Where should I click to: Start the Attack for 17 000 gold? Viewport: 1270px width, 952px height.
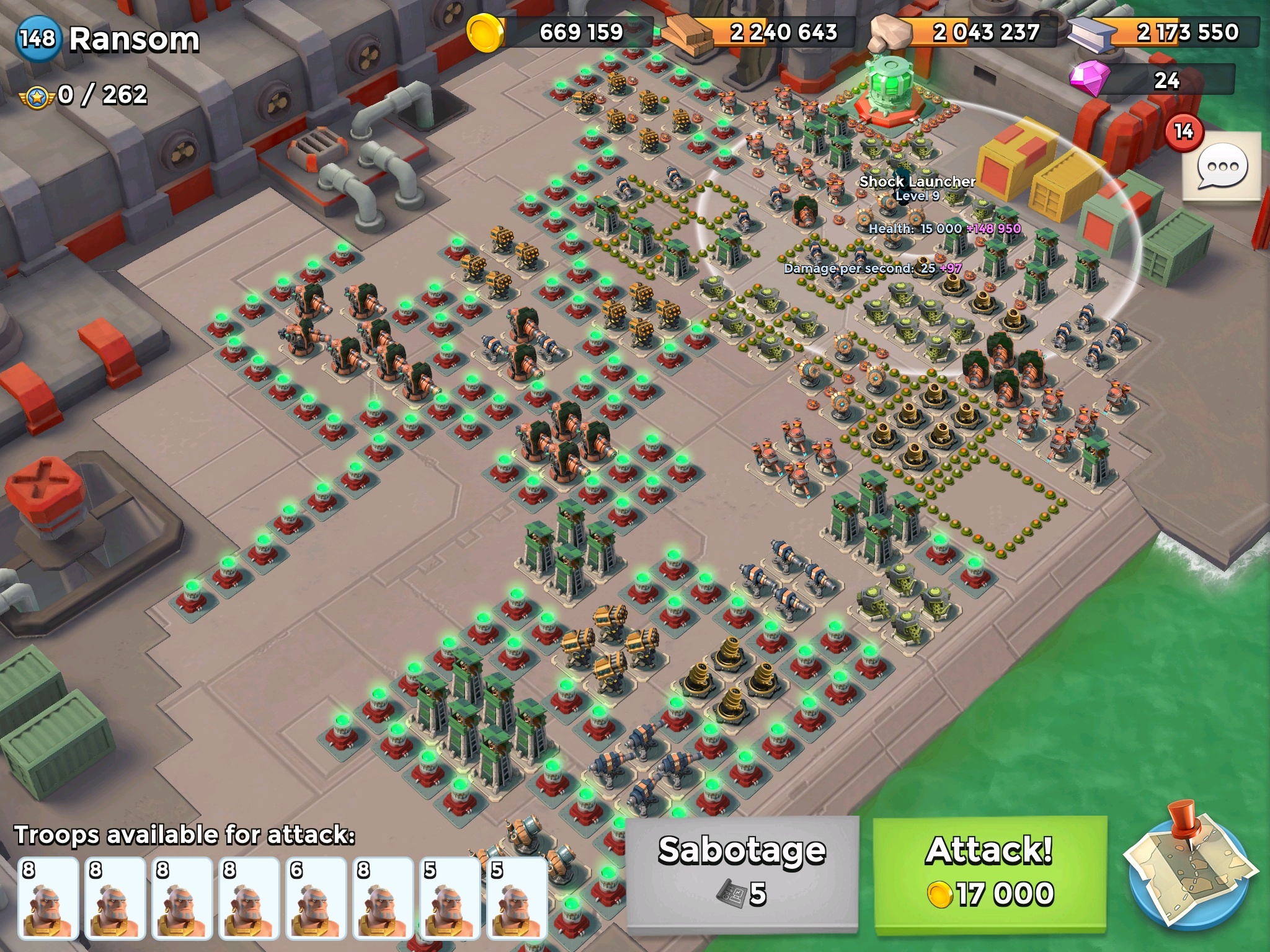(x=990, y=873)
